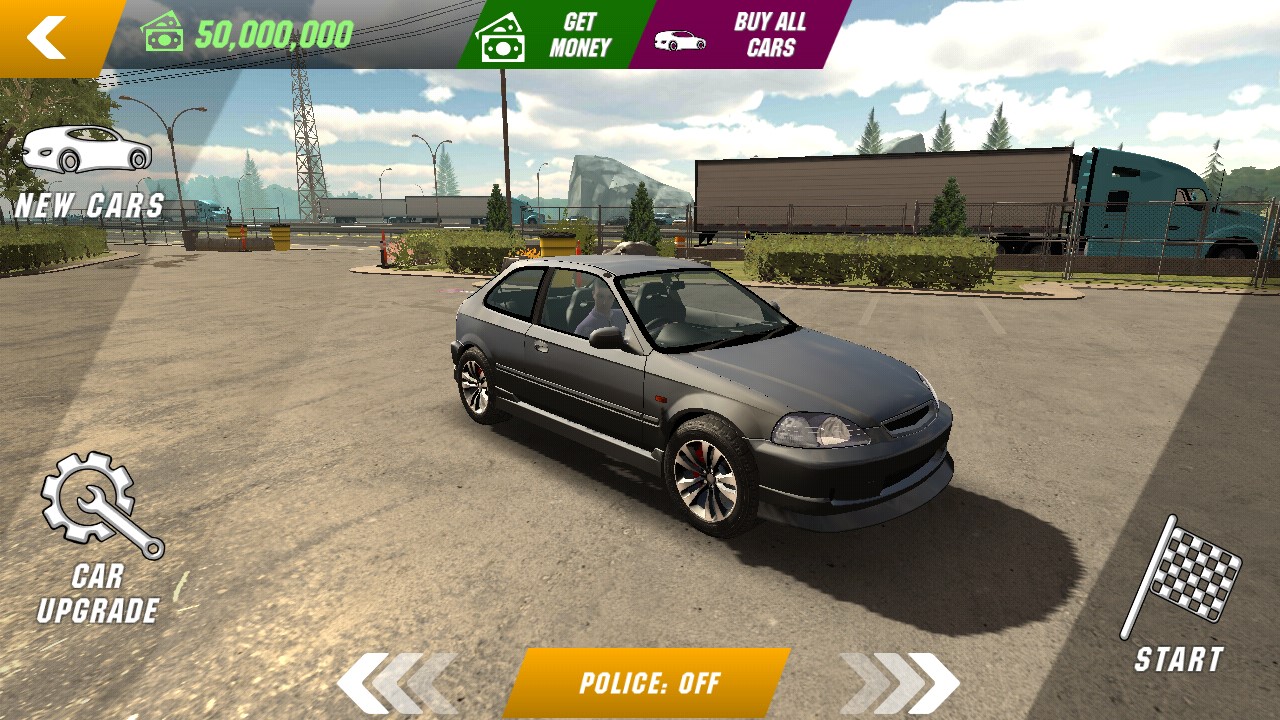This screenshot has width=1280, height=720.
Task: Switch to the next car
Action: click(x=900, y=684)
